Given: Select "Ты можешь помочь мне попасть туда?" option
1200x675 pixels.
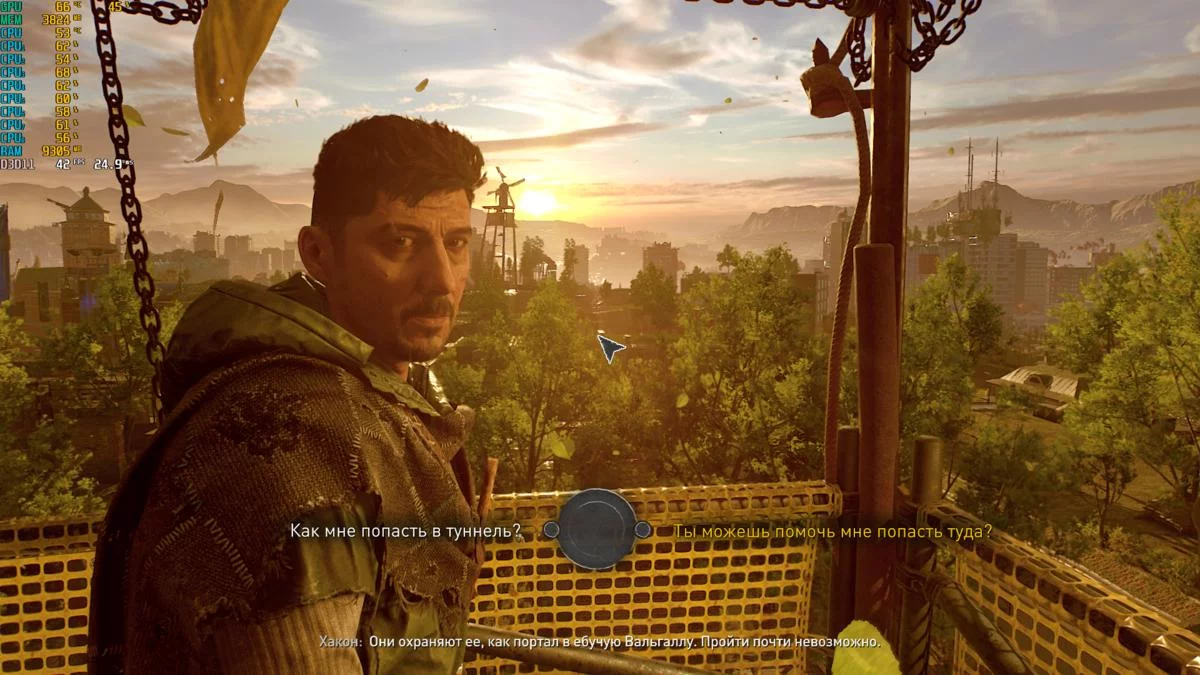Looking at the screenshot, I should coord(832,531).
